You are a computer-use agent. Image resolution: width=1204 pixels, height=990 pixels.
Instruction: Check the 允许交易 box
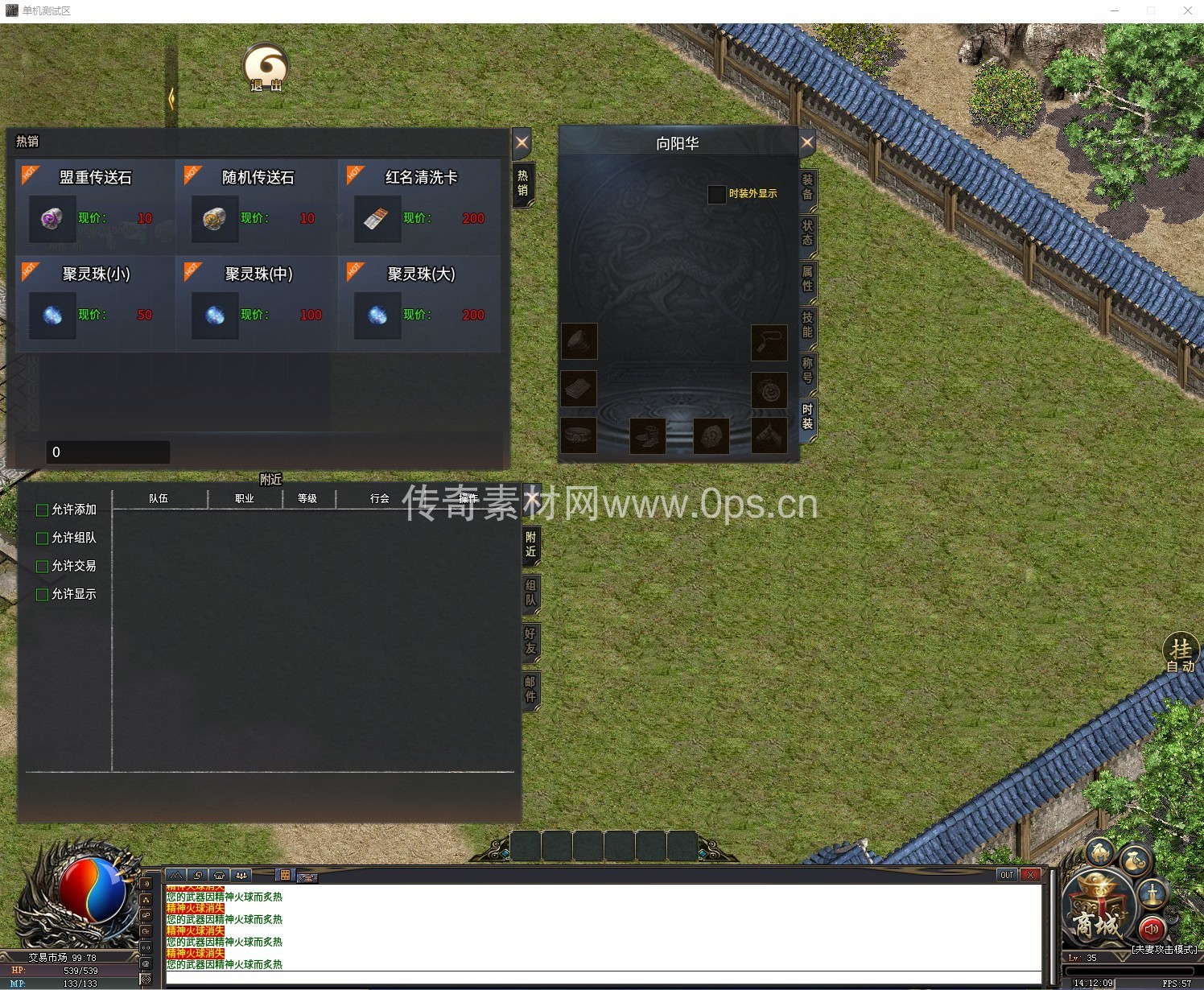click(x=43, y=567)
